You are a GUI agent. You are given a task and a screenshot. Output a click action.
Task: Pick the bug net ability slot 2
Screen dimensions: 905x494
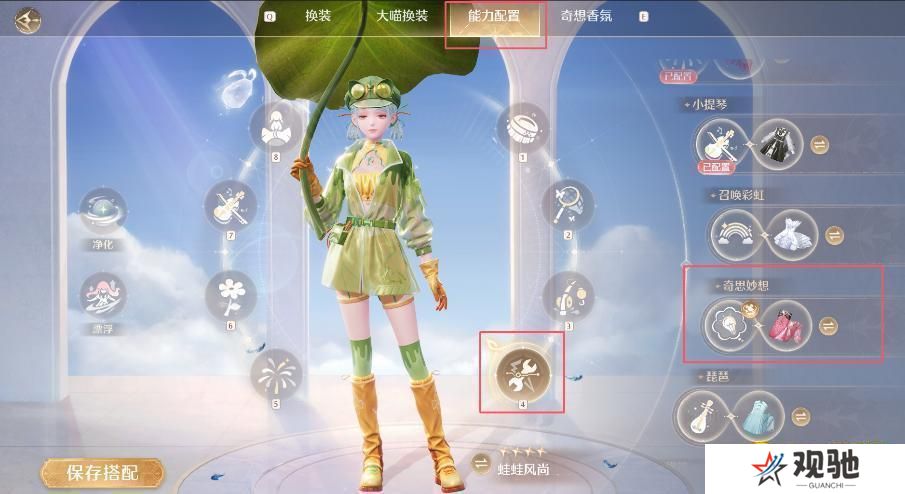[567, 205]
